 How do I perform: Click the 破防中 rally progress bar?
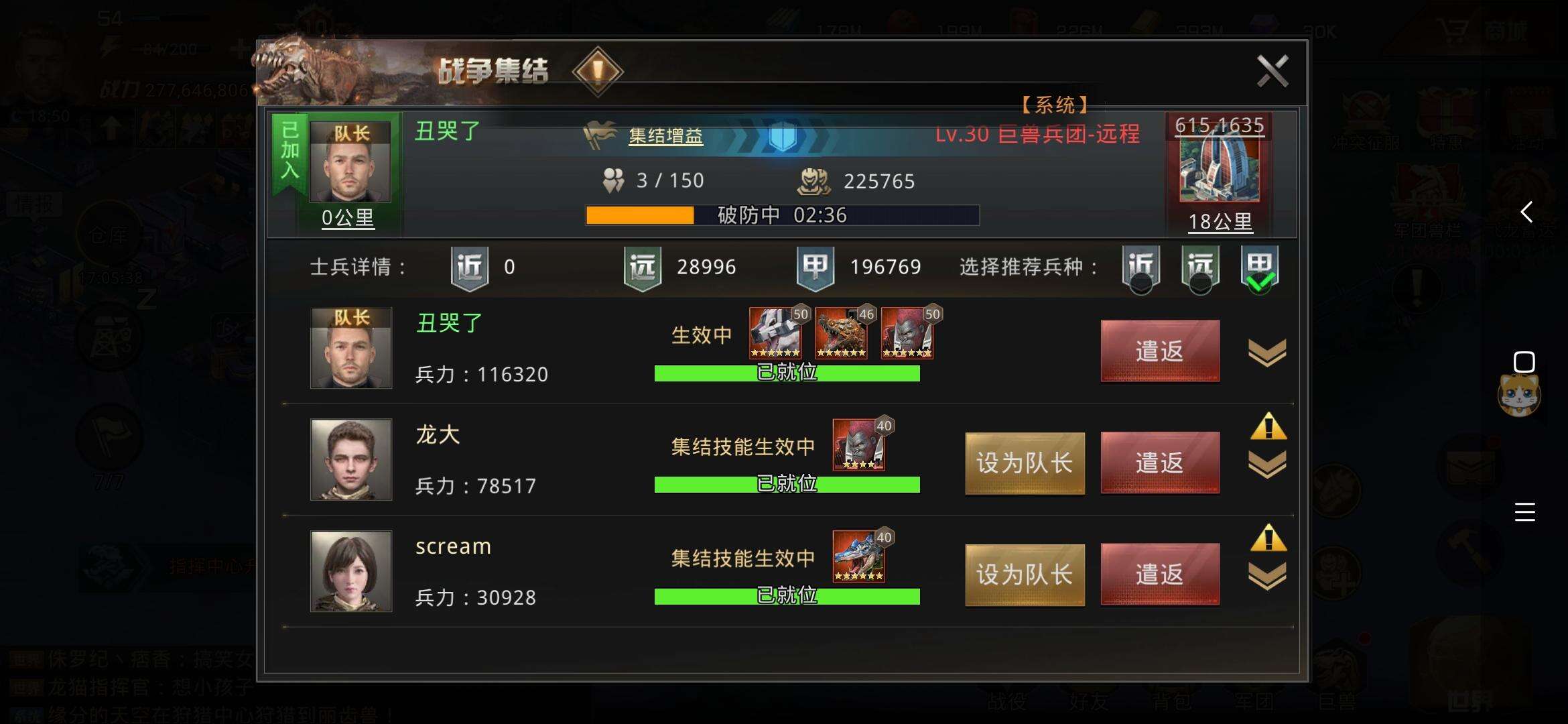pos(784,215)
